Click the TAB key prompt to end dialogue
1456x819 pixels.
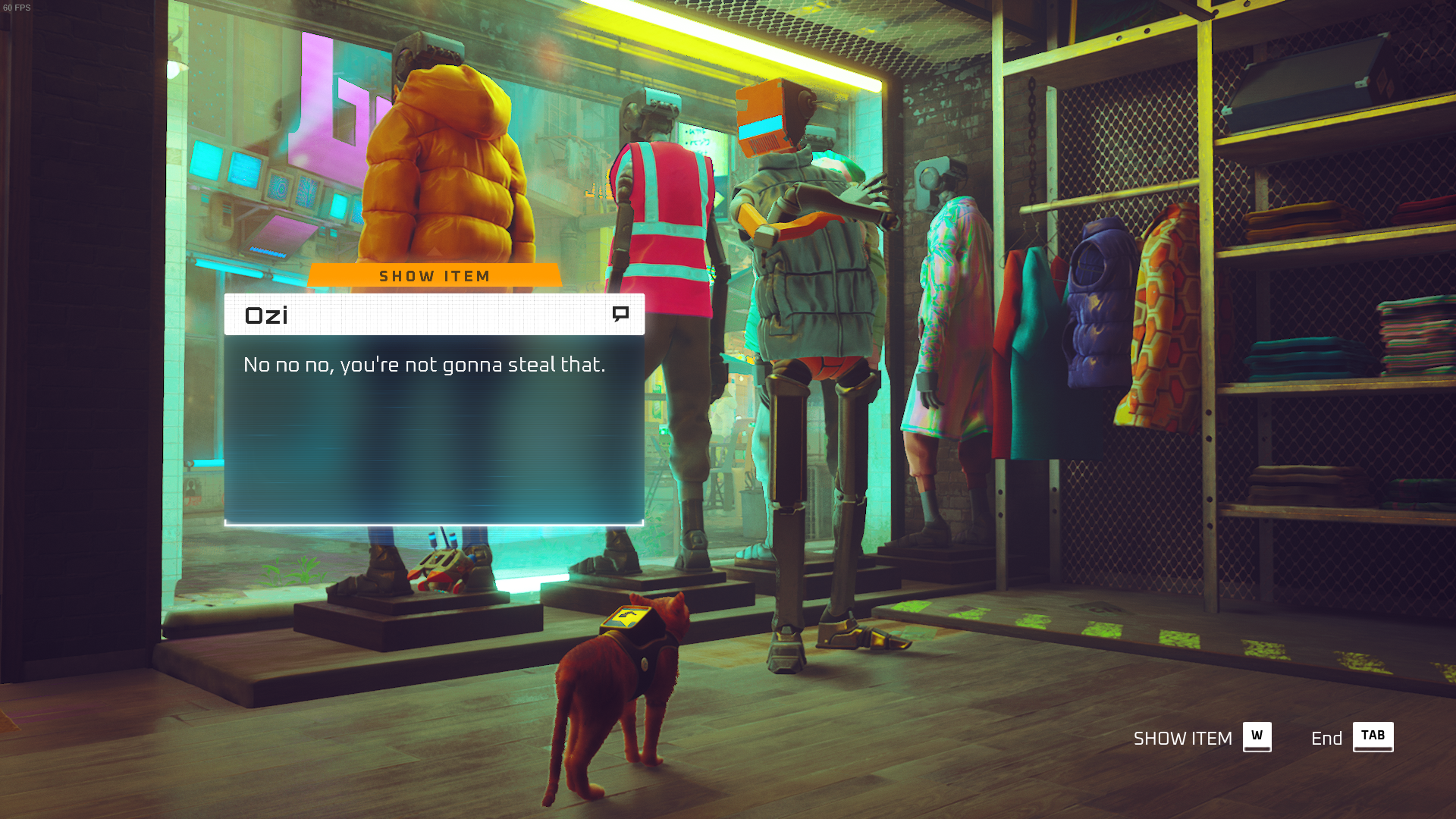pyautogui.click(x=1373, y=736)
